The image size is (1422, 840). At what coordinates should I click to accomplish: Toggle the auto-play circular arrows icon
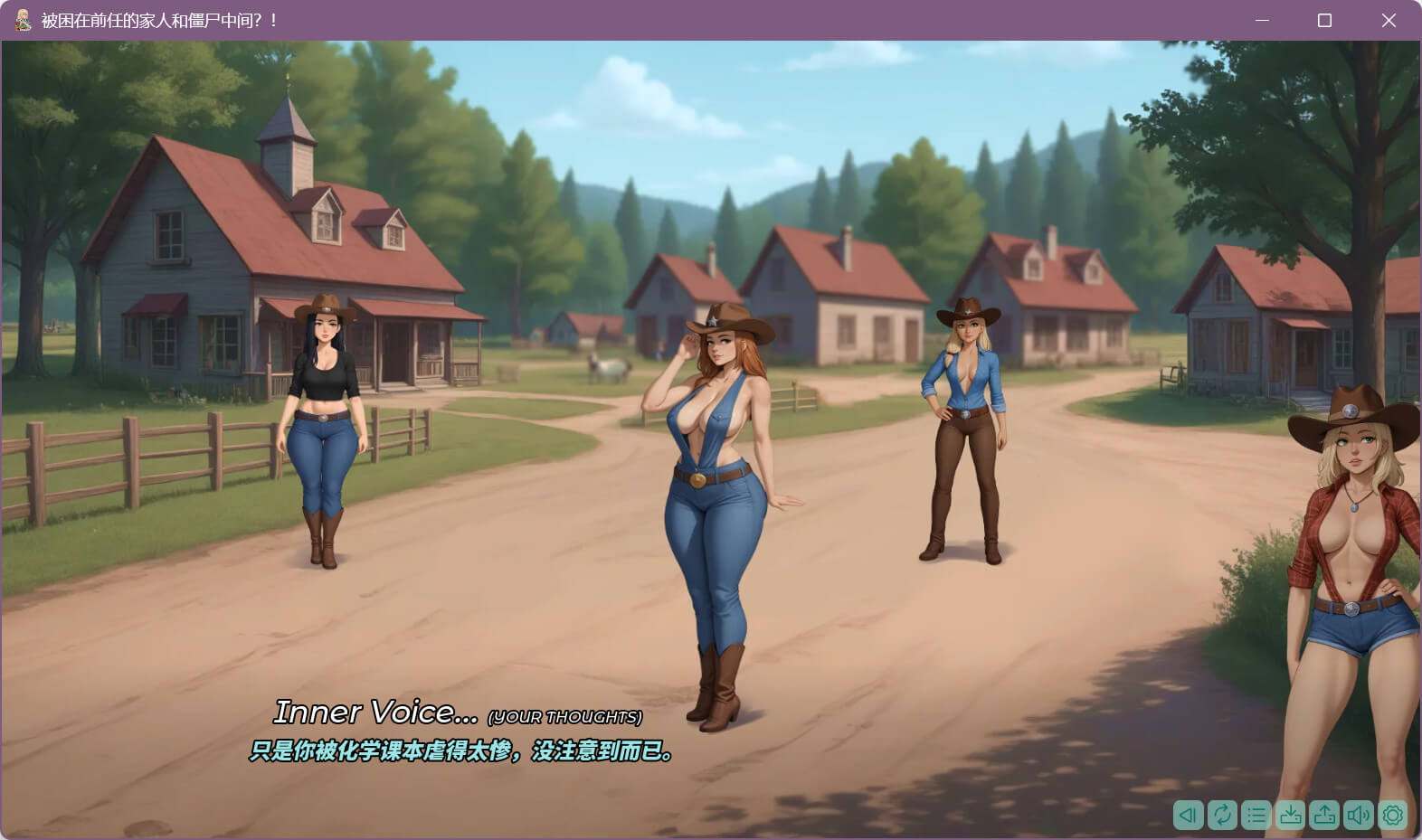pyautogui.click(x=1222, y=815)
